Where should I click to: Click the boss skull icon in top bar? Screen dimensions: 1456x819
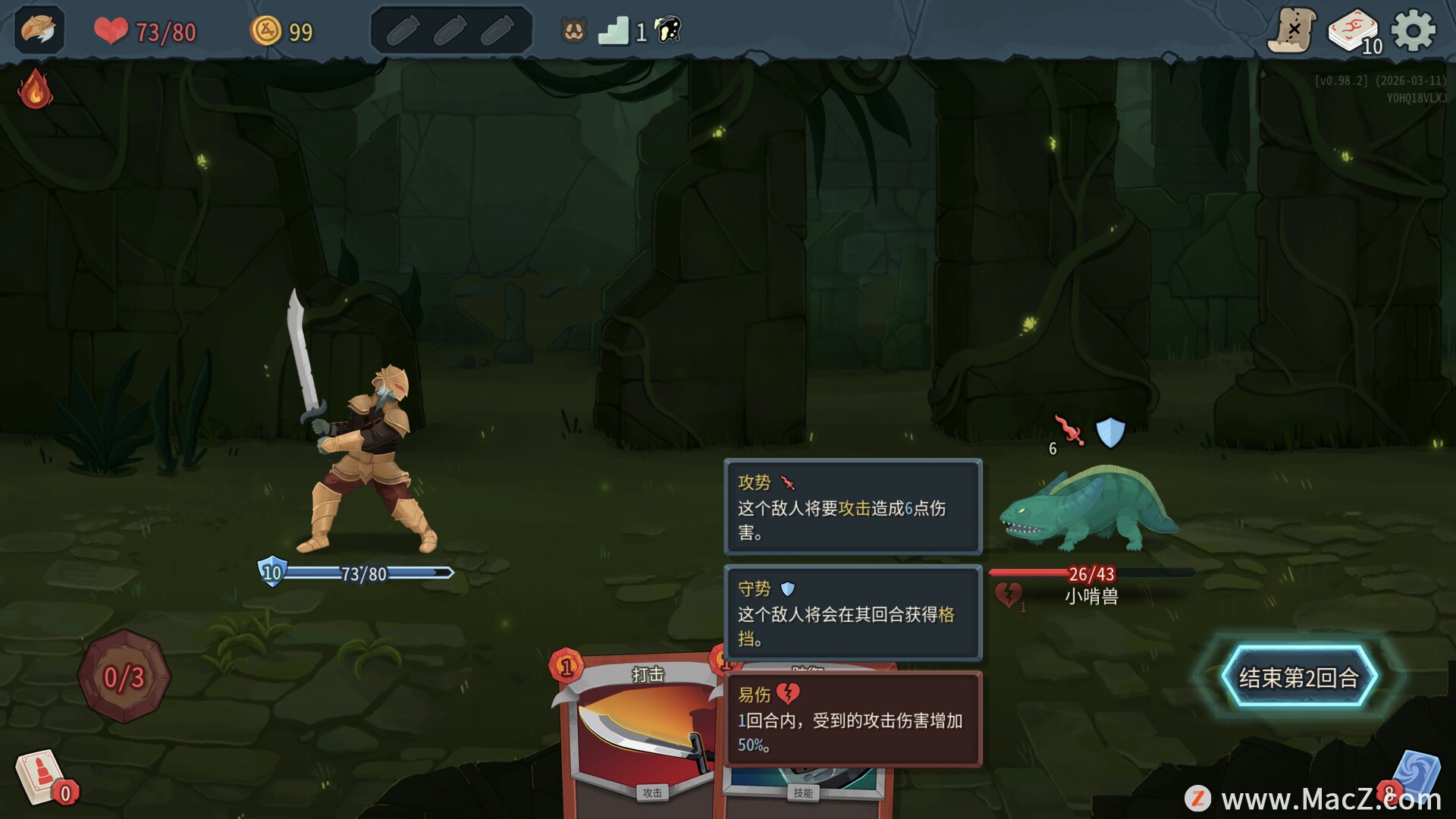pos(667,30)
